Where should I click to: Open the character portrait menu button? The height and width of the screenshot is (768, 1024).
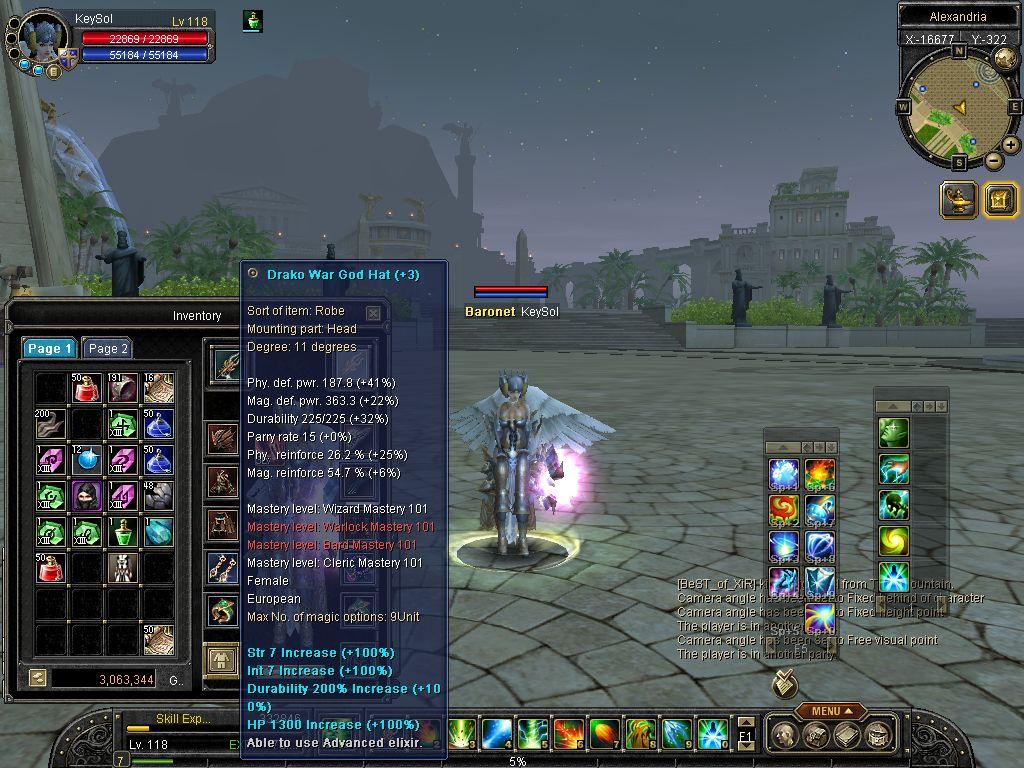click(x=54, y=71)
